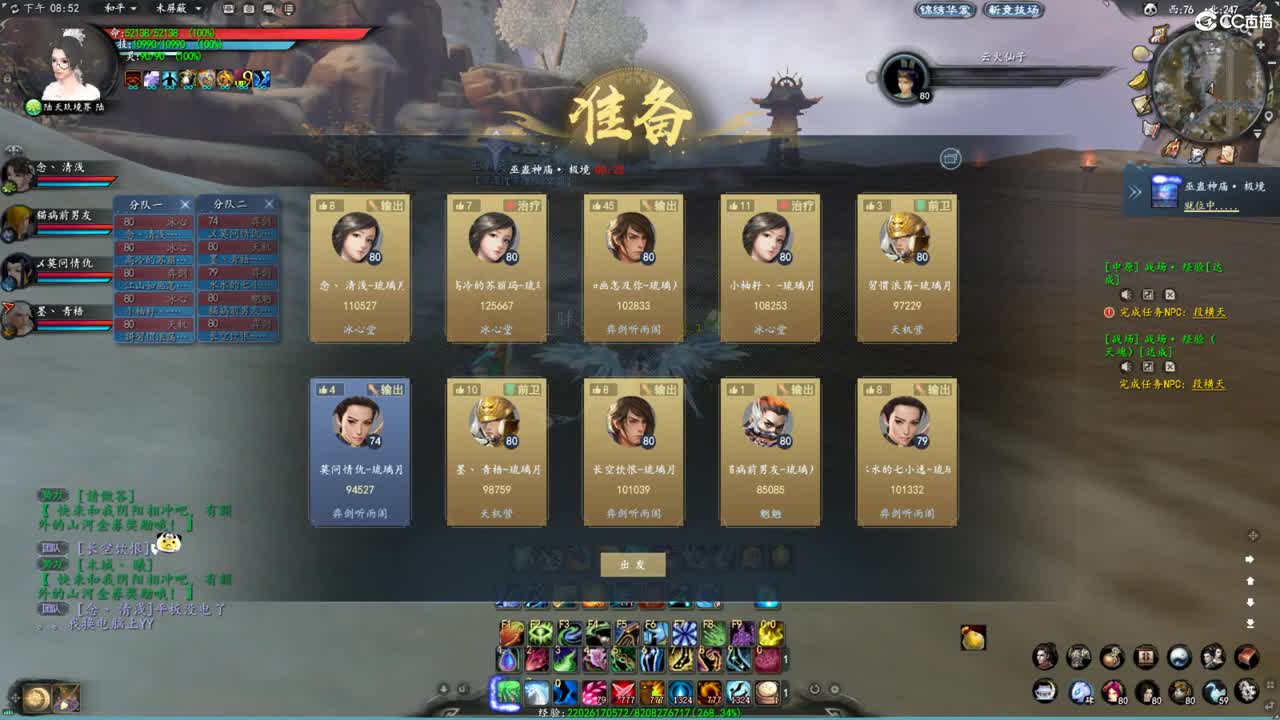
Task: Dismiss the second quest entry with its X toggle
Action: (1170, 367)
